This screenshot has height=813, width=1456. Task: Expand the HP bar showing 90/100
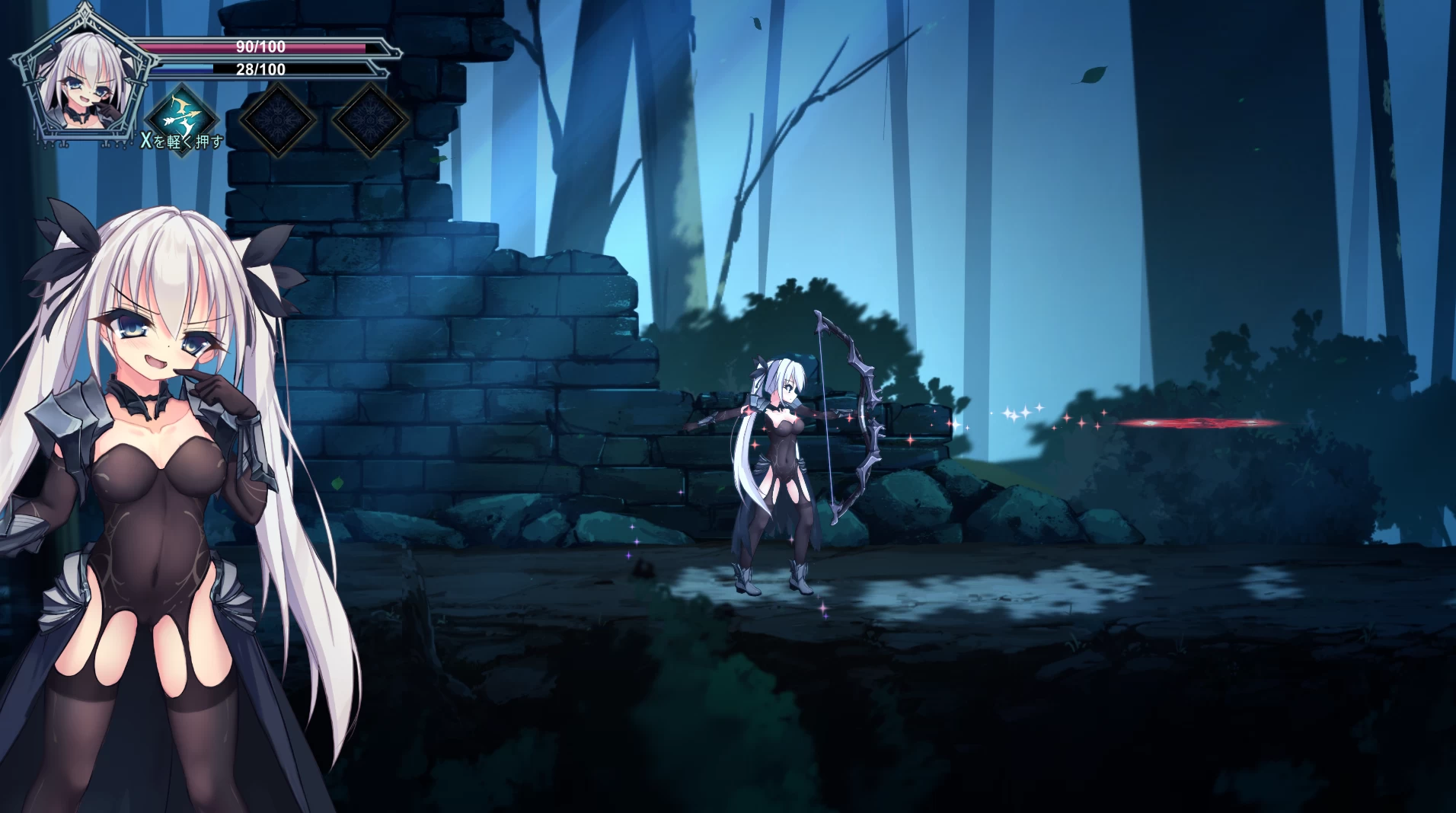[259, 47]
